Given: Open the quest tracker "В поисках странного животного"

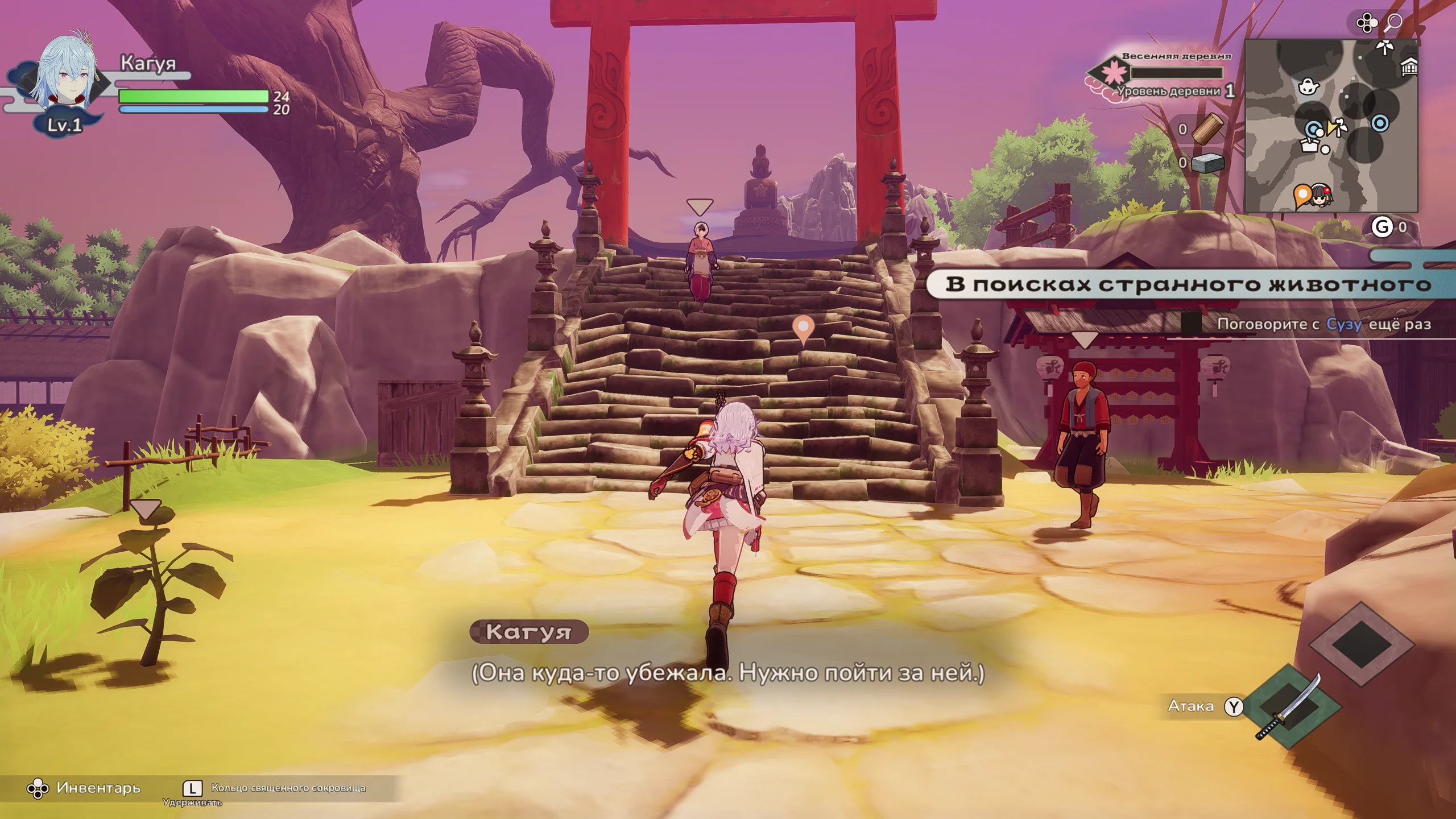Looking at the screenshot, I should [x=1187, y=284].
